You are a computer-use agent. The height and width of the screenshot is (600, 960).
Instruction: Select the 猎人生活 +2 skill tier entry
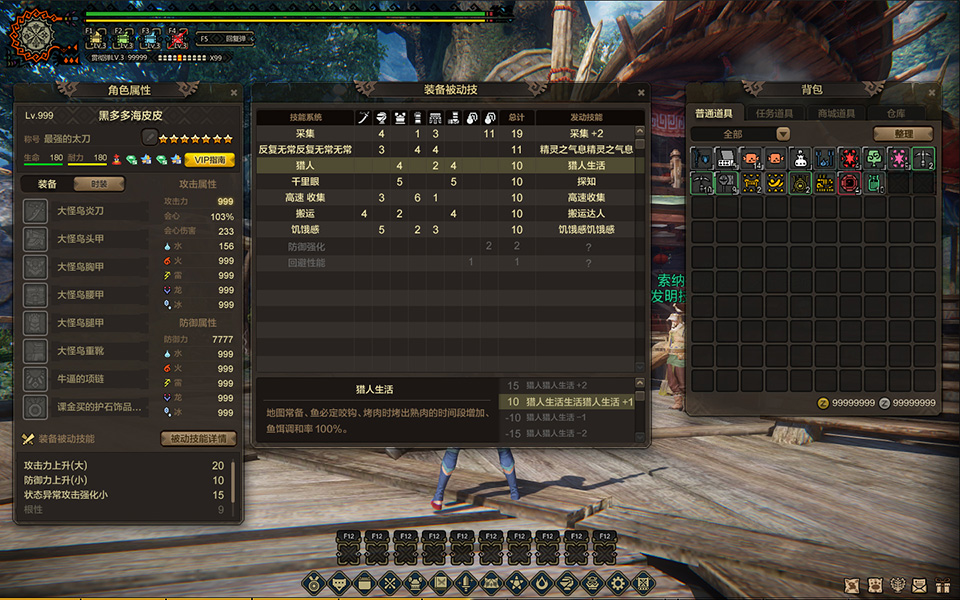tap(568, 386)
